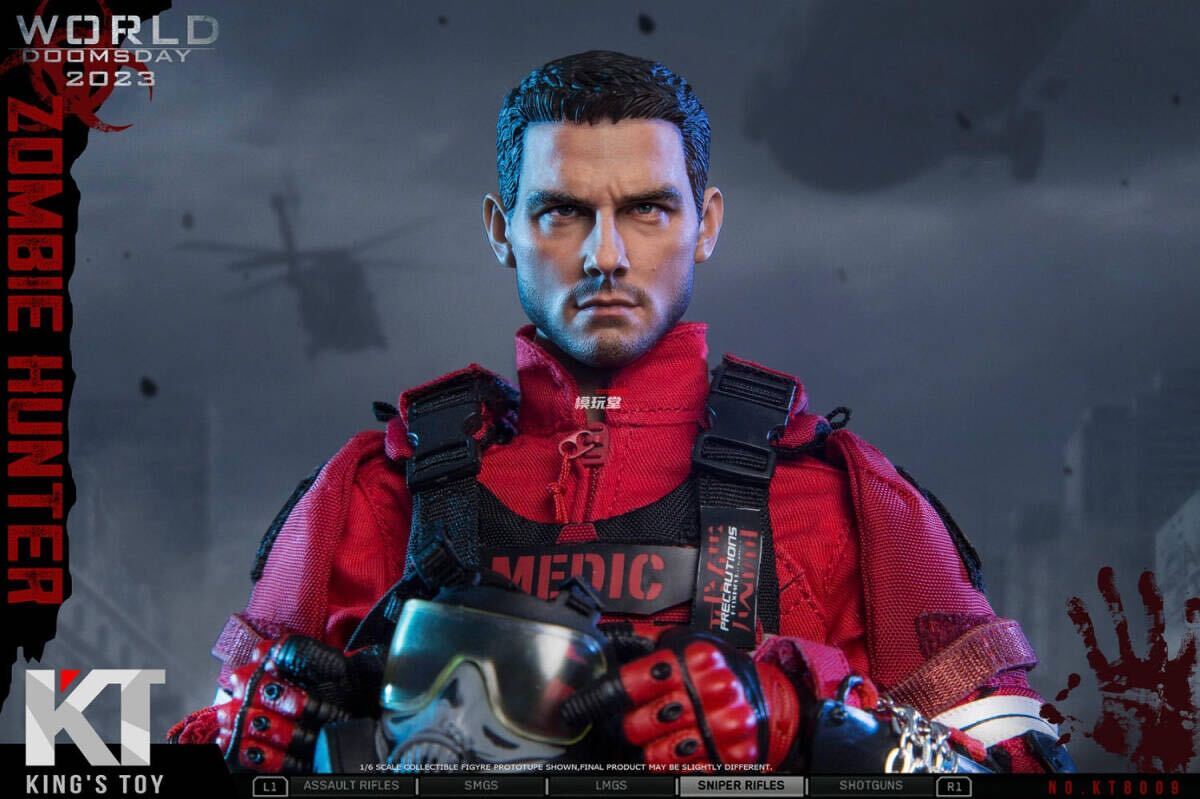Show the Shotguns category
This screenshot has height=799, width=1200.
(870, 786)
